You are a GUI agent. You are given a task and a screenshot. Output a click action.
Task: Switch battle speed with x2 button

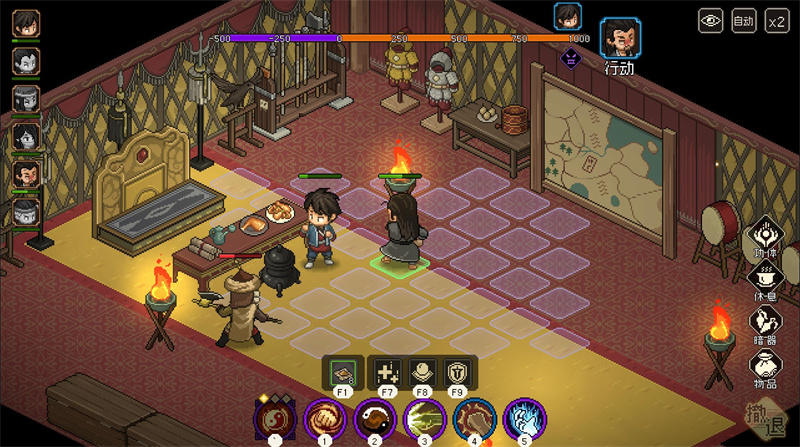pos(776,19)
